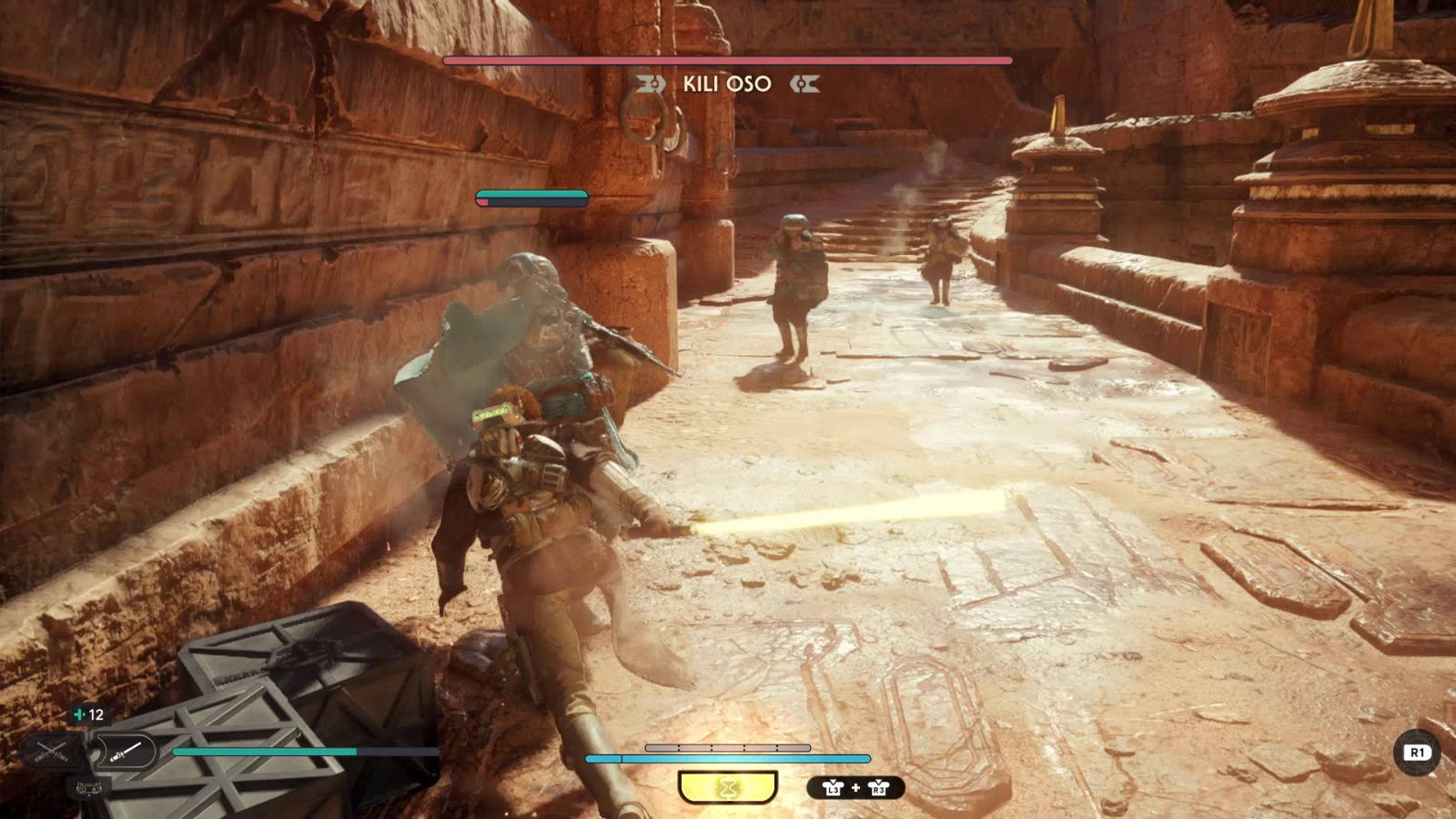Activate the yellow hourglass slow ability icon
1456x819 pixels.
729,787
